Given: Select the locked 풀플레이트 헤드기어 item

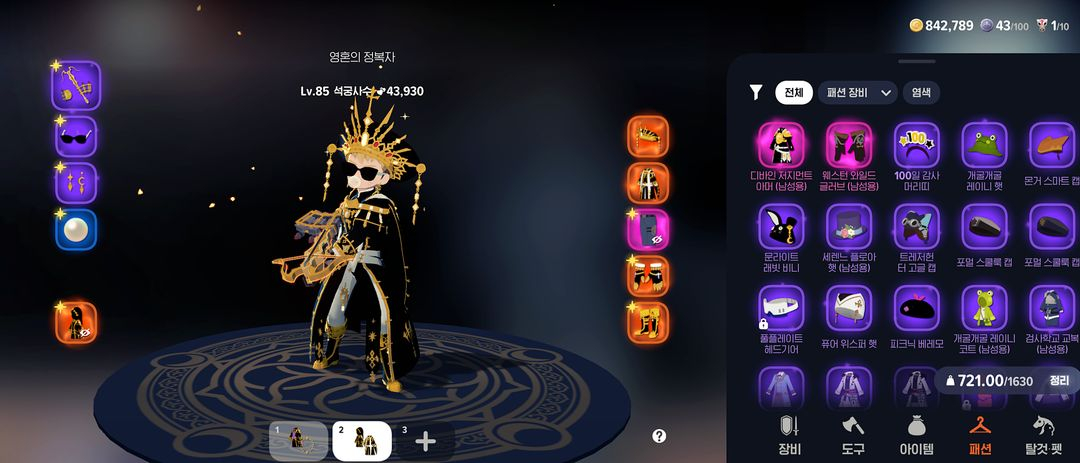Looking at the screenshot, I should (780, 309).
